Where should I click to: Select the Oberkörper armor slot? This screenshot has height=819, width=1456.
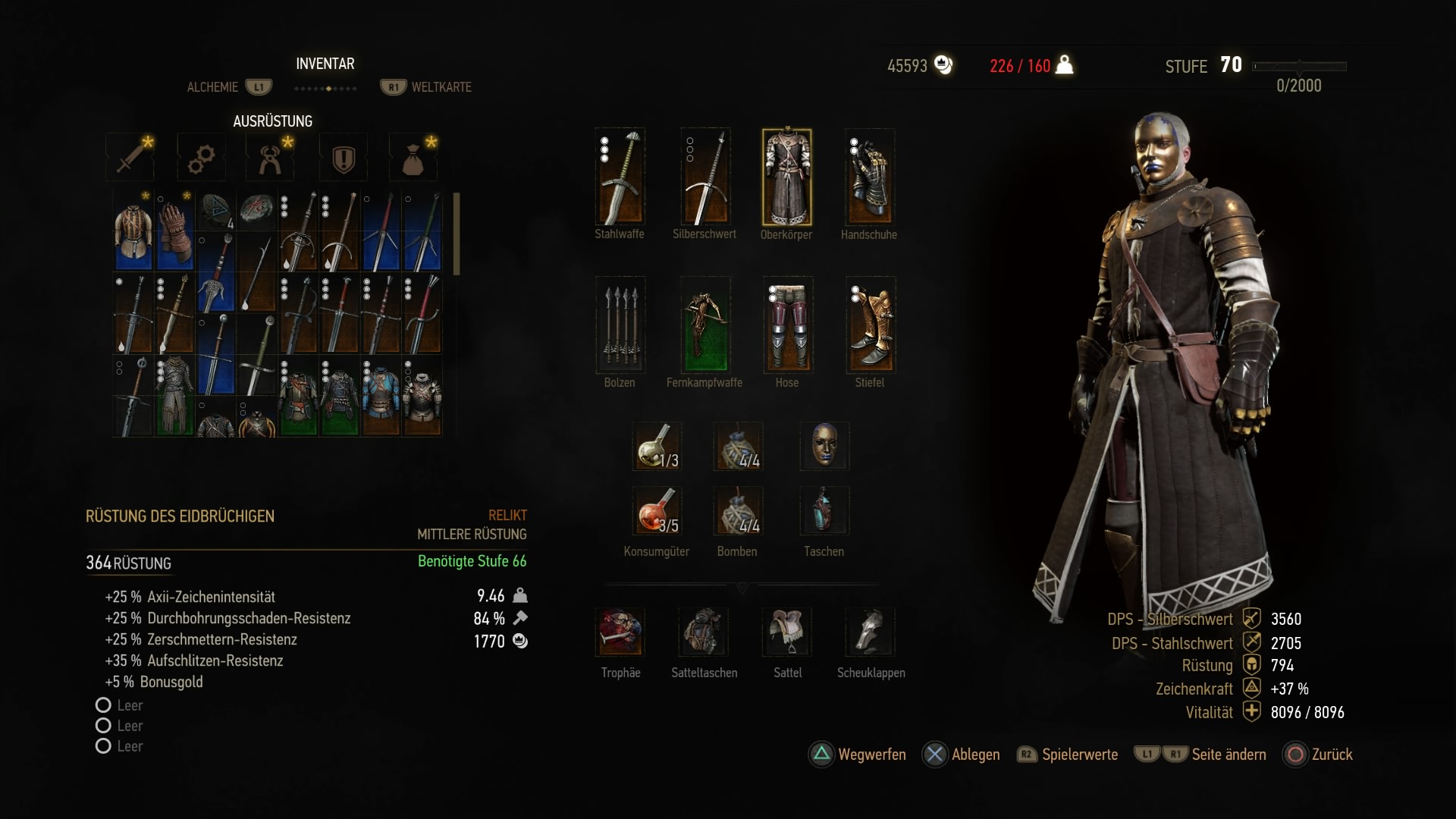point(786,177)
